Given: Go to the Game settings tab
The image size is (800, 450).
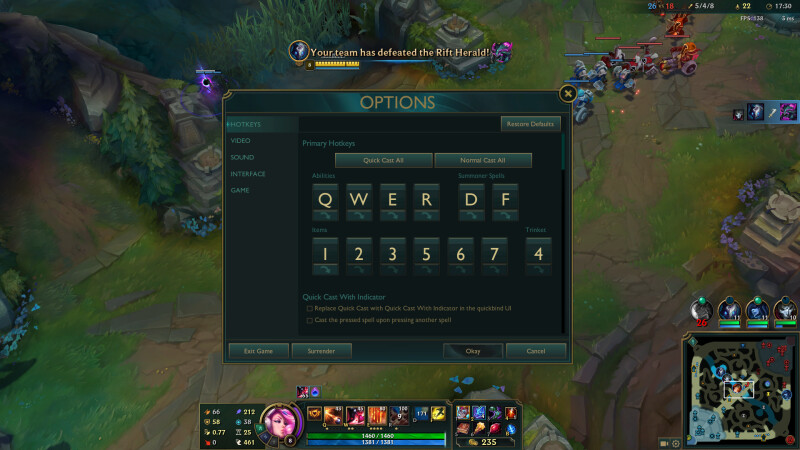Looking at the screenshot, I should click(240, 189).
